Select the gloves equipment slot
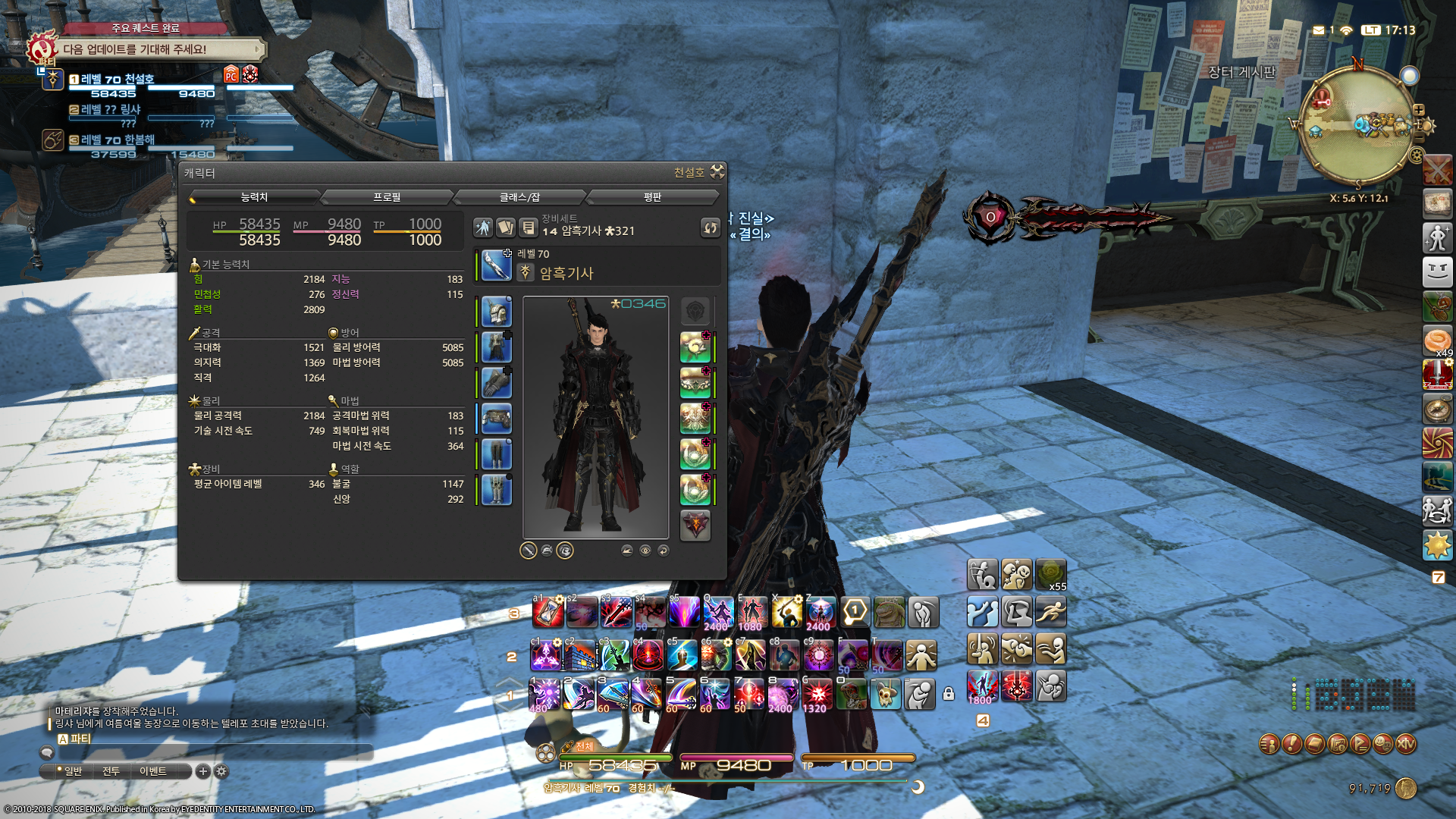The image size is (1456, 819). pyautogui.click(x=496, y=383)
